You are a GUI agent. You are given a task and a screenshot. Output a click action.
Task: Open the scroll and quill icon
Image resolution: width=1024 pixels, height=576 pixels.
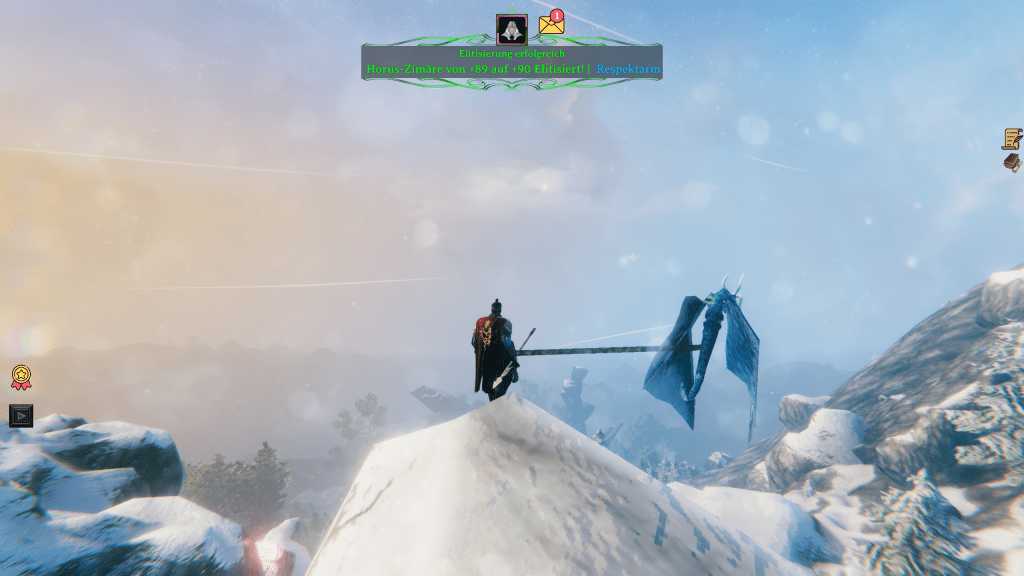coord(1012,138)
